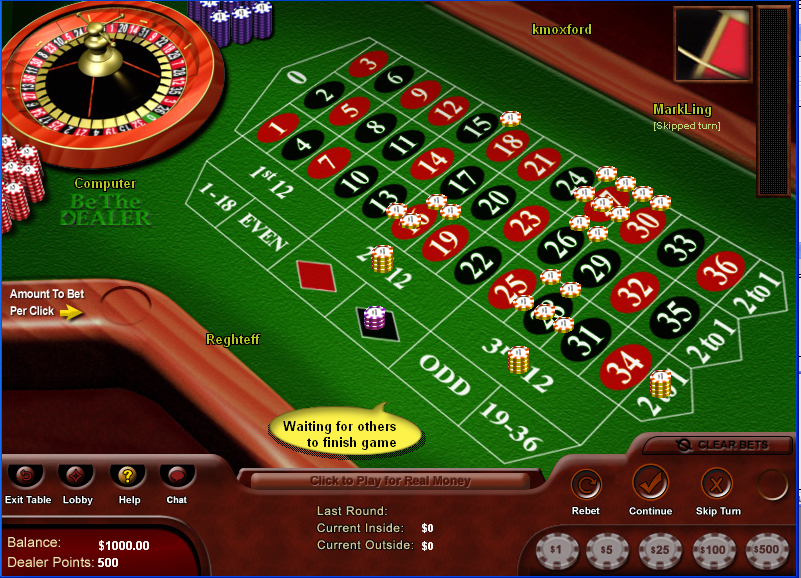Select the $500 chip
This screenshot has height=578, width=801.
click(x=767, y=550)
